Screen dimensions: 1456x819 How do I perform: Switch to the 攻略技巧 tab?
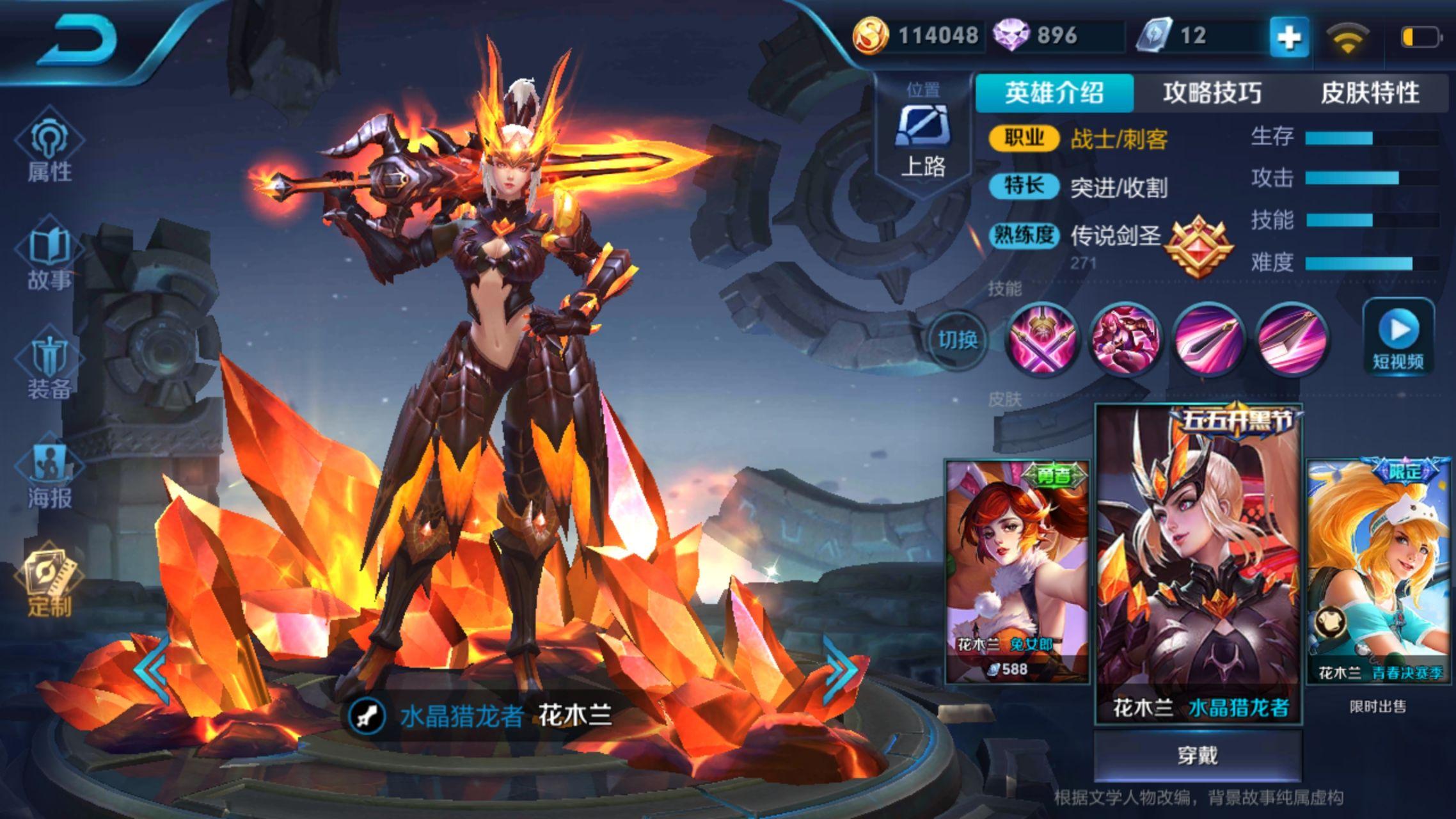(x=1212, y=93)
